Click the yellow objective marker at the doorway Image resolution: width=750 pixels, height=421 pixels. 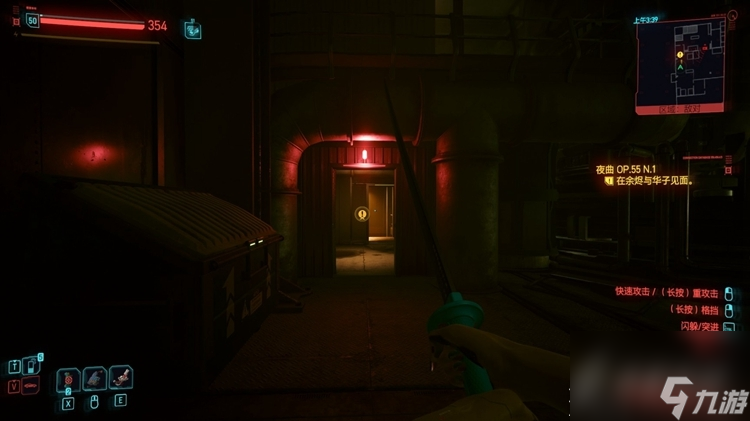coord(361,213)
